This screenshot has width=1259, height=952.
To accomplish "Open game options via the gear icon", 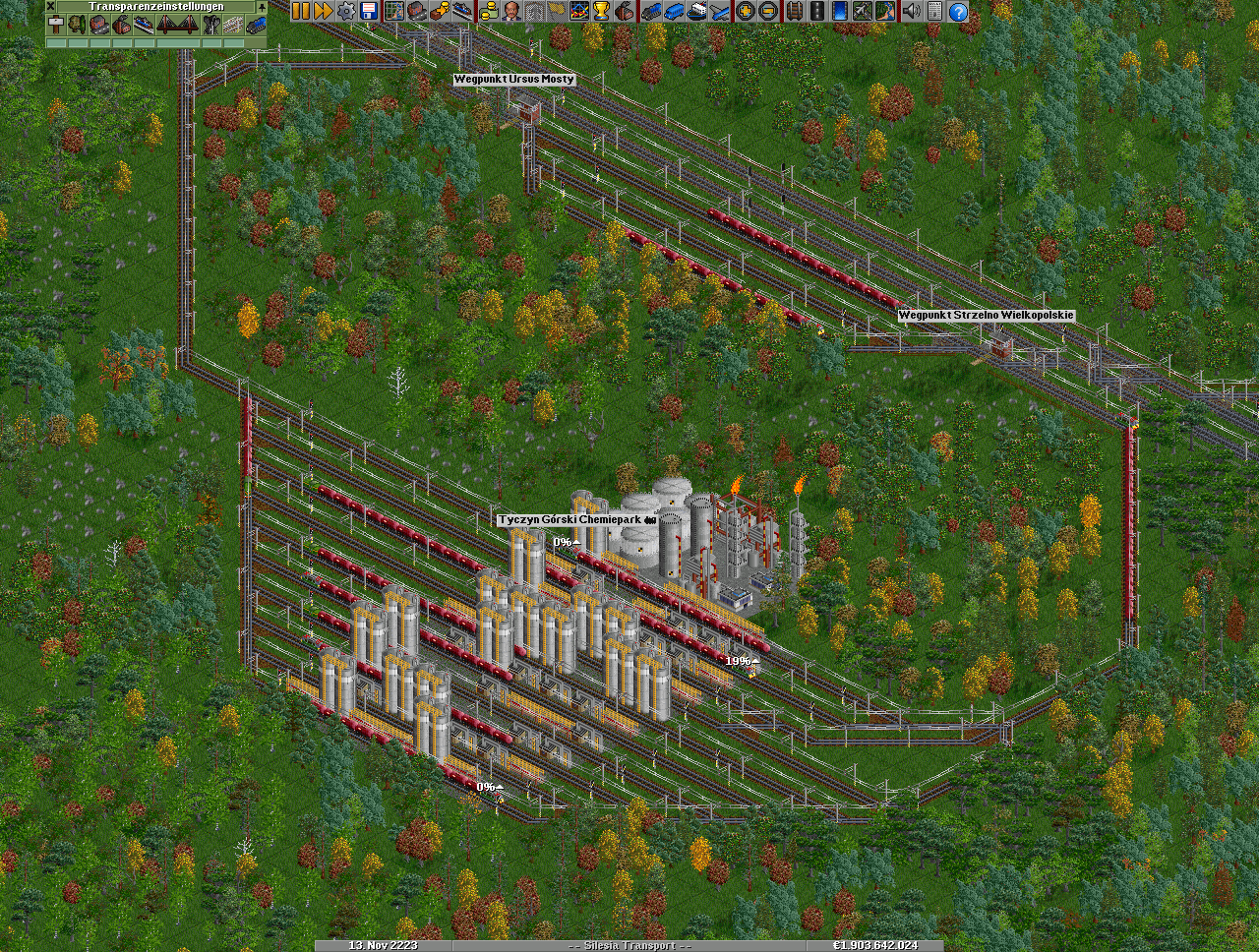I will [346, 11].
